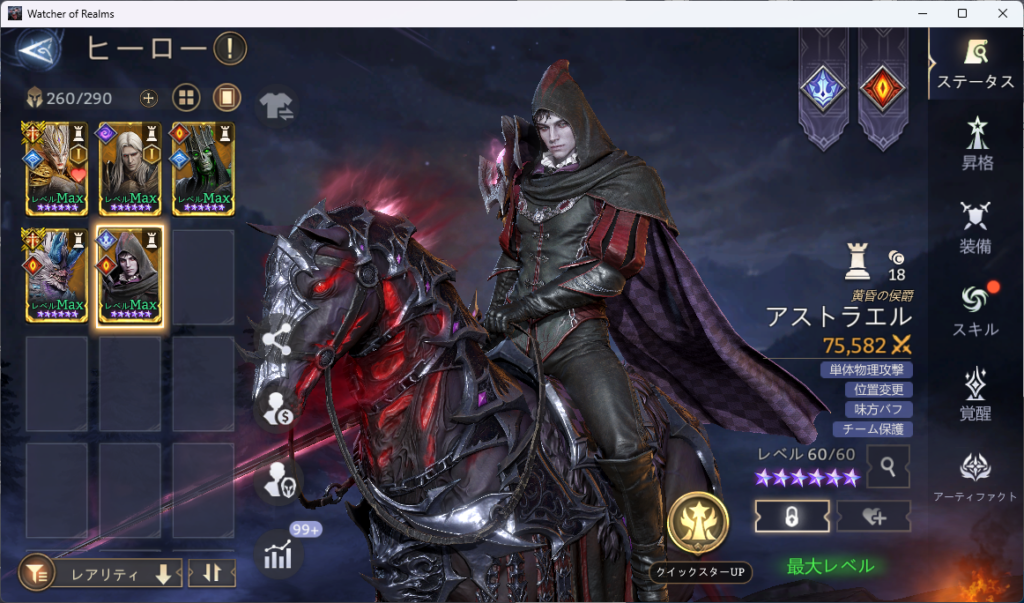Select the blue dragon hero card
The height and width of the screenshot is (603, 1024).
click(56, 275)
